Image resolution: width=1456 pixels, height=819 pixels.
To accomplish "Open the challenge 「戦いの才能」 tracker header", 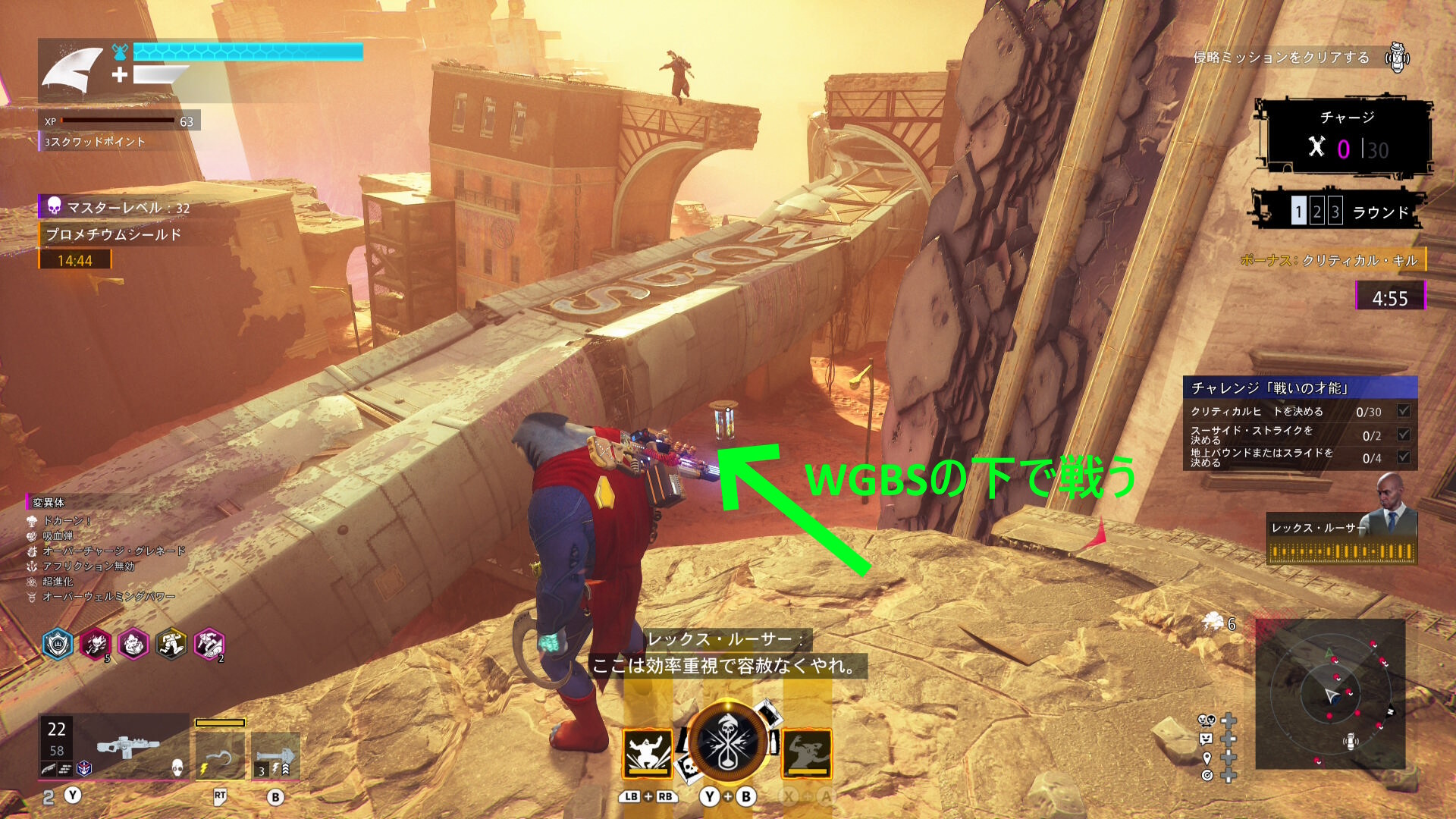I will pyautogui.click(x=1300, y=388).
